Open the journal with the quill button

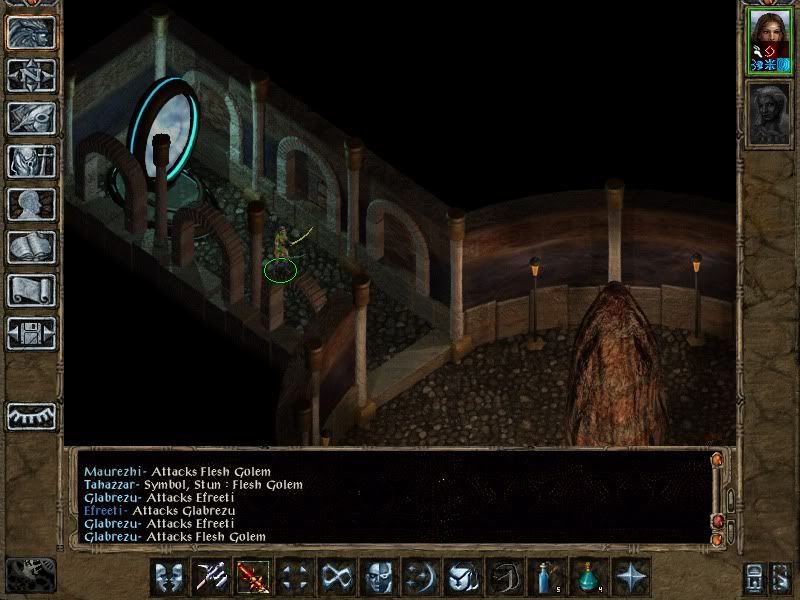point(31,117)
